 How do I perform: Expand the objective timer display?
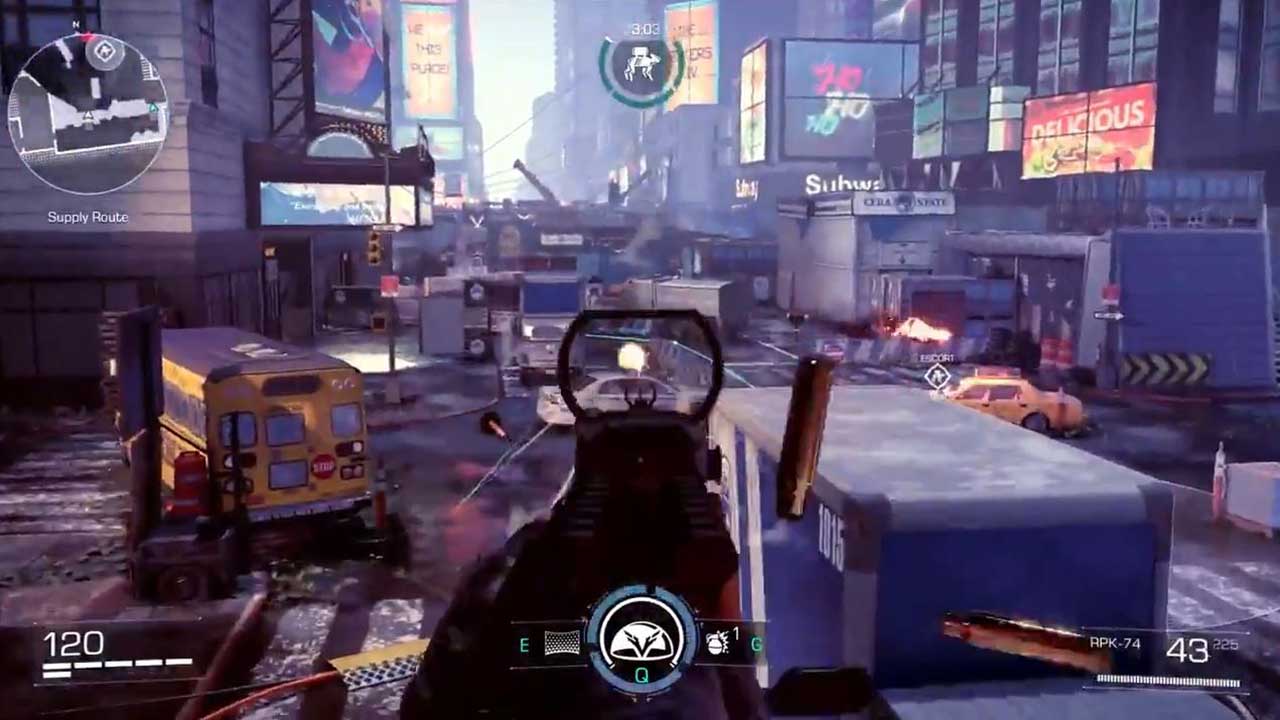coord(644,30)
